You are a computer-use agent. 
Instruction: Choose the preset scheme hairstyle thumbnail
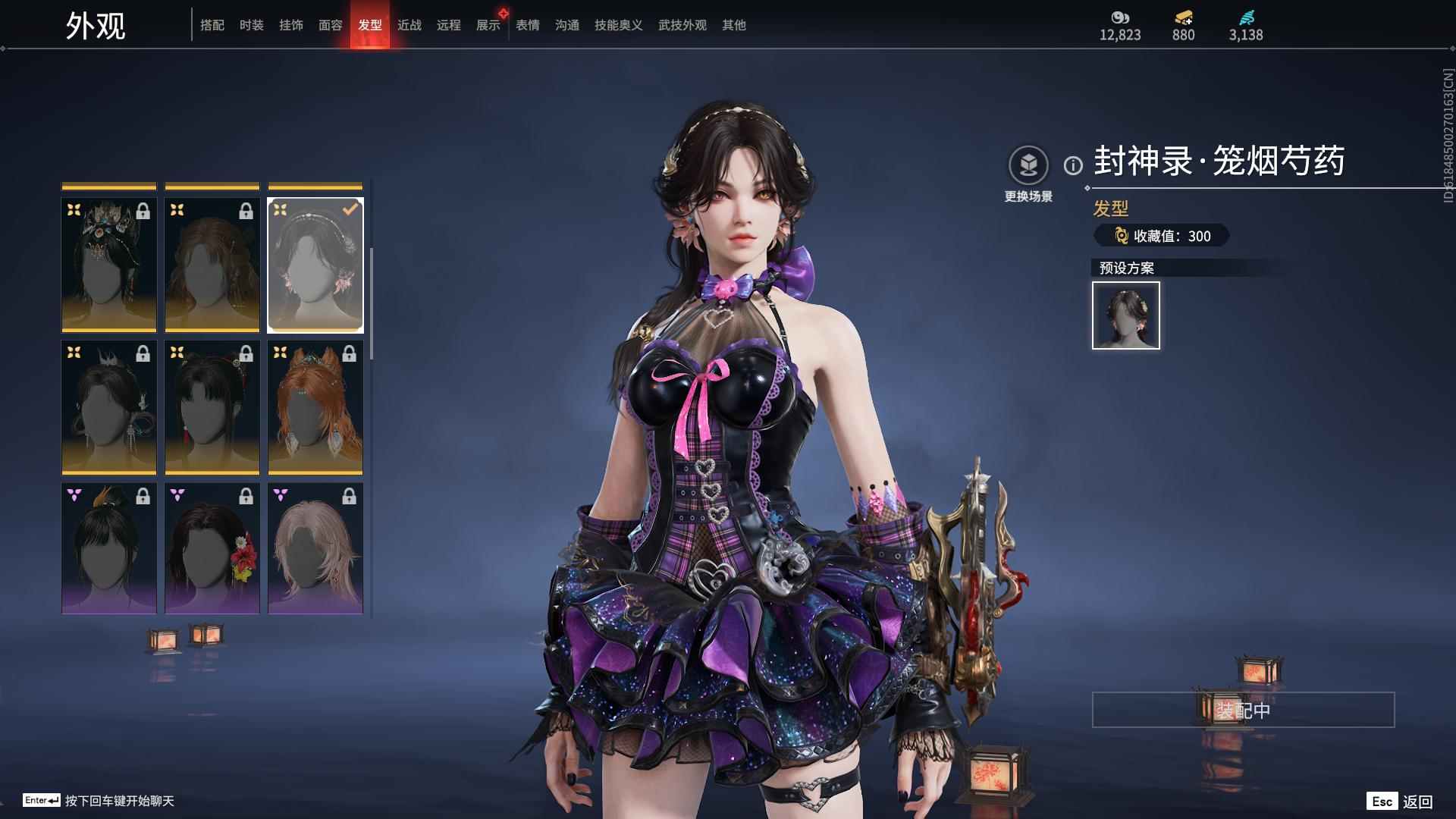click(x=1126, y=315)
